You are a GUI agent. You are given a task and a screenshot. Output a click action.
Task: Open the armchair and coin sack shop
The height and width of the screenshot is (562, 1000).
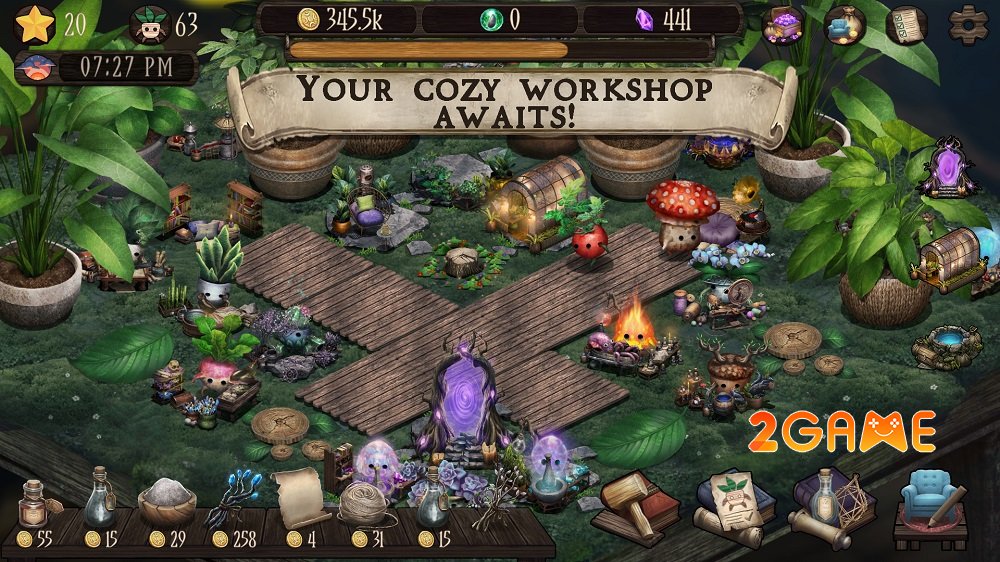[x=845, y=25]
